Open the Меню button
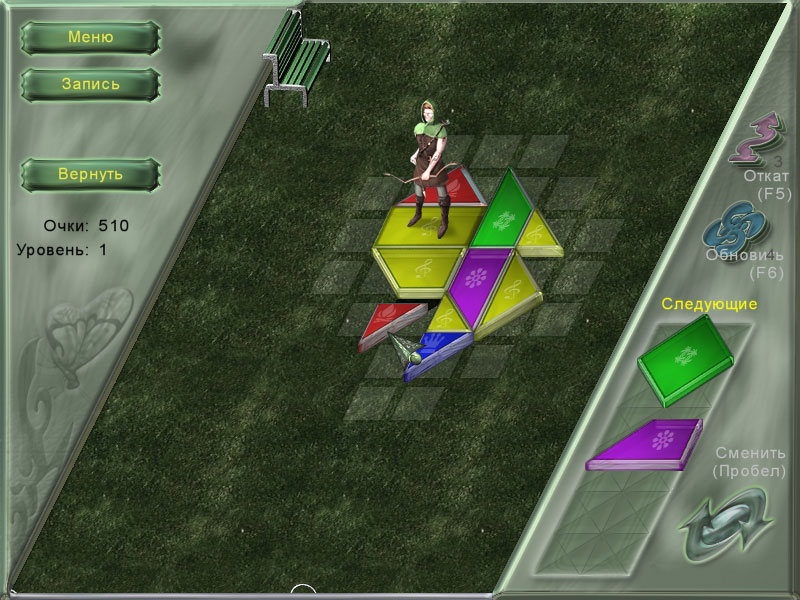 click(90, 38)
